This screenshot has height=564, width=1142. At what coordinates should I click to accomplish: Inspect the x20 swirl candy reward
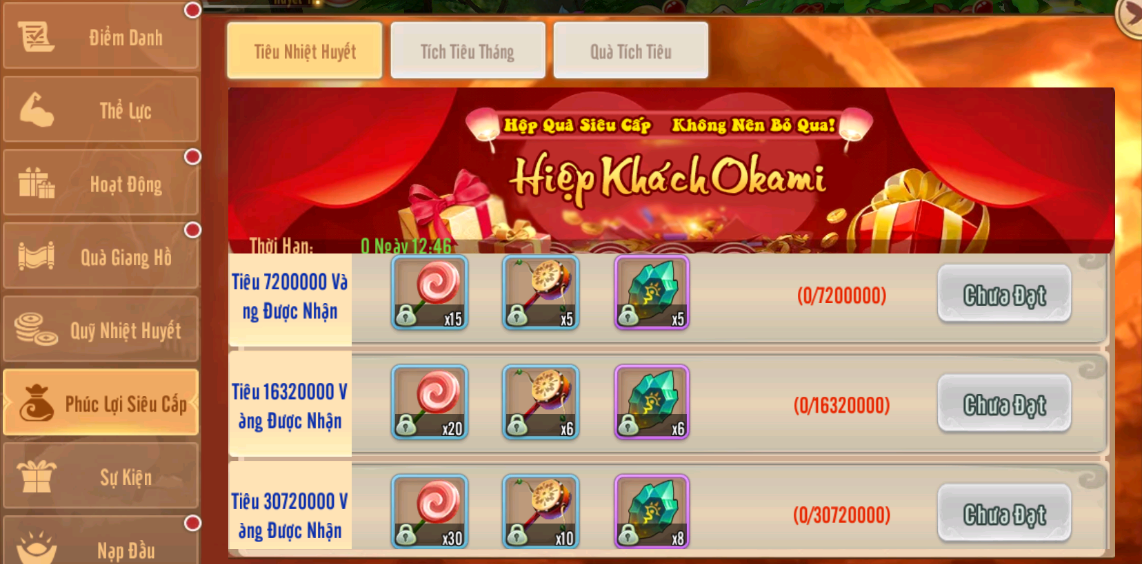pyautogui.click(x=429, y=402)
